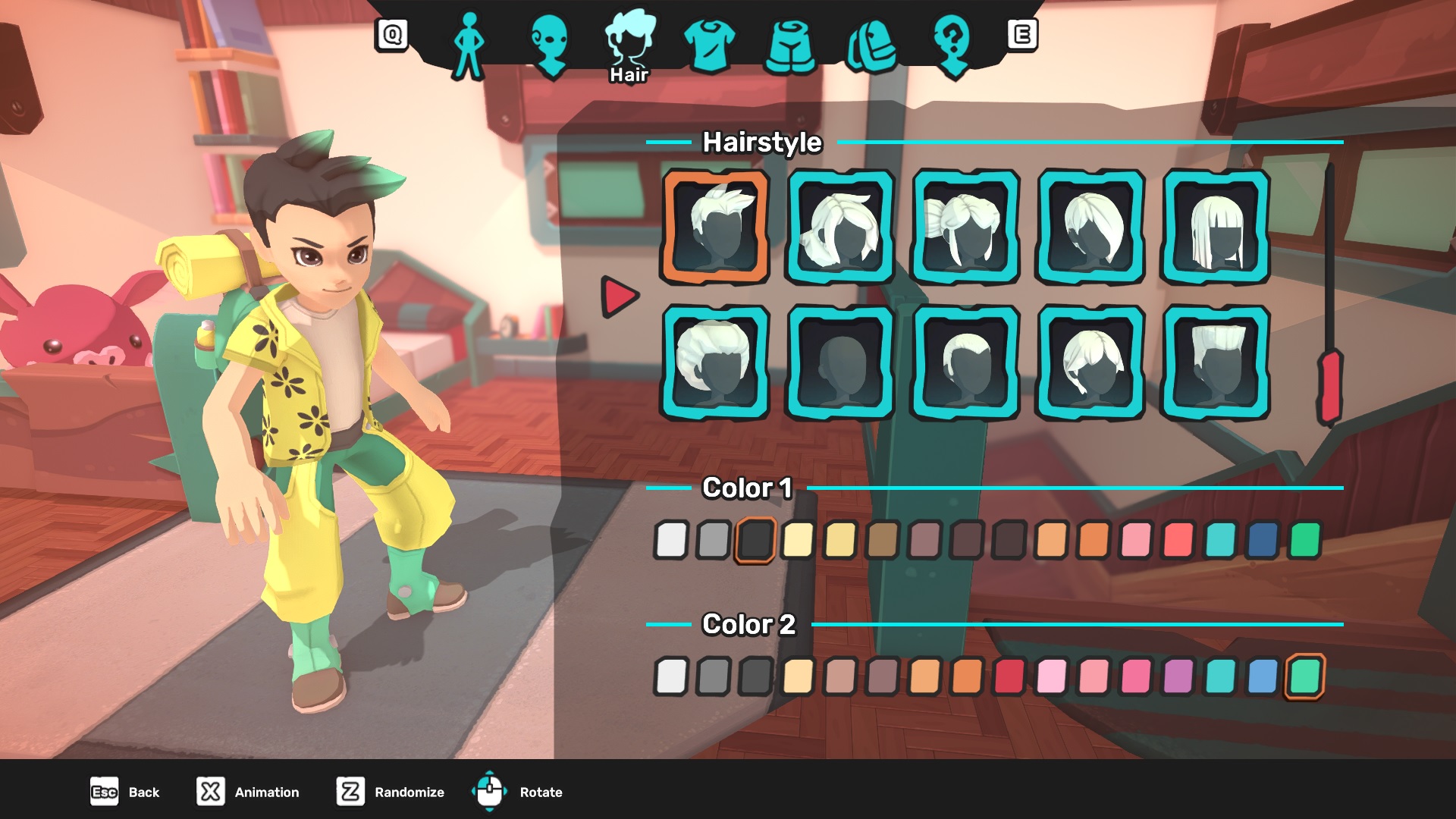The width and height of the screenshot is (1456, 819).
Task: Open the face customization tab
Action: coord(550,45)
